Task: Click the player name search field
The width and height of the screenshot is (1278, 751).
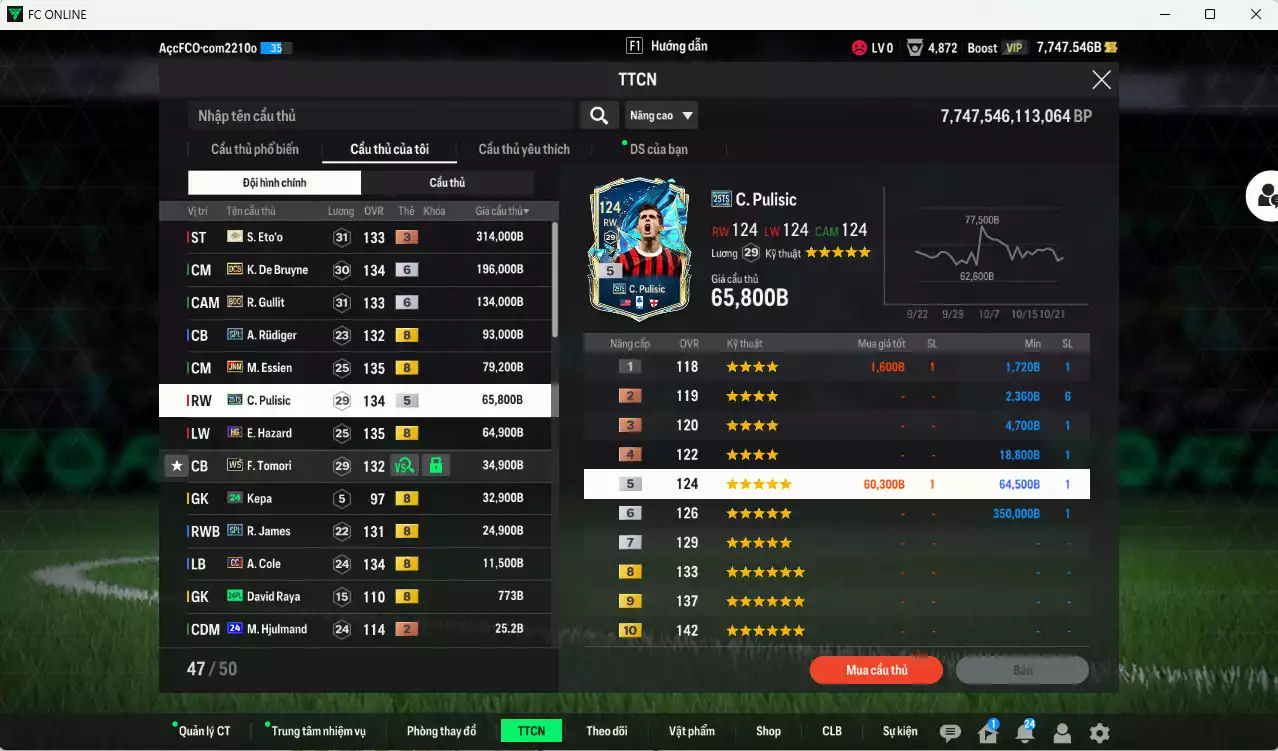Action: (x=380, y=116)
